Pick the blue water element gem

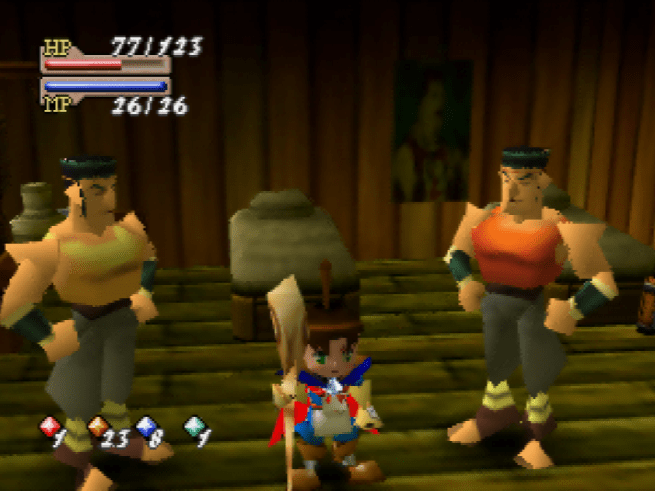click(x=145, y=427)
